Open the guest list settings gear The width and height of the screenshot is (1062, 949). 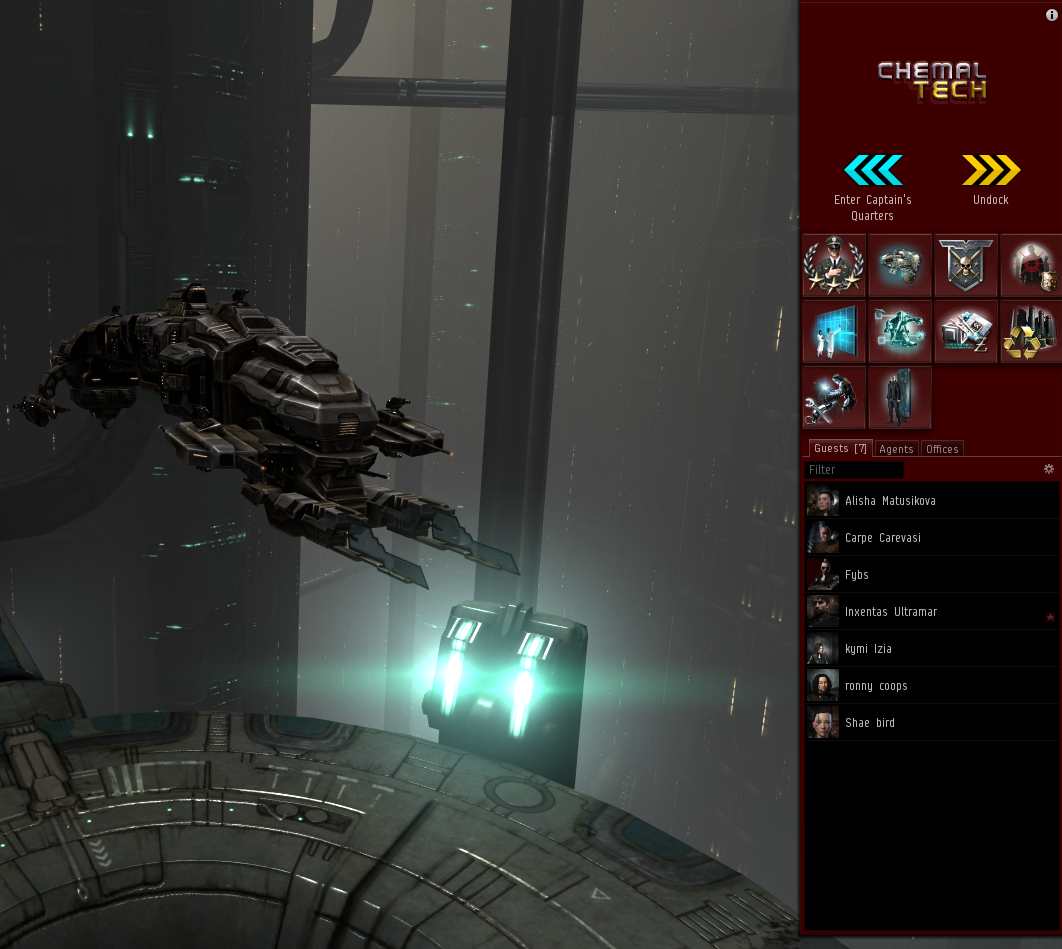click(1049, 469)
